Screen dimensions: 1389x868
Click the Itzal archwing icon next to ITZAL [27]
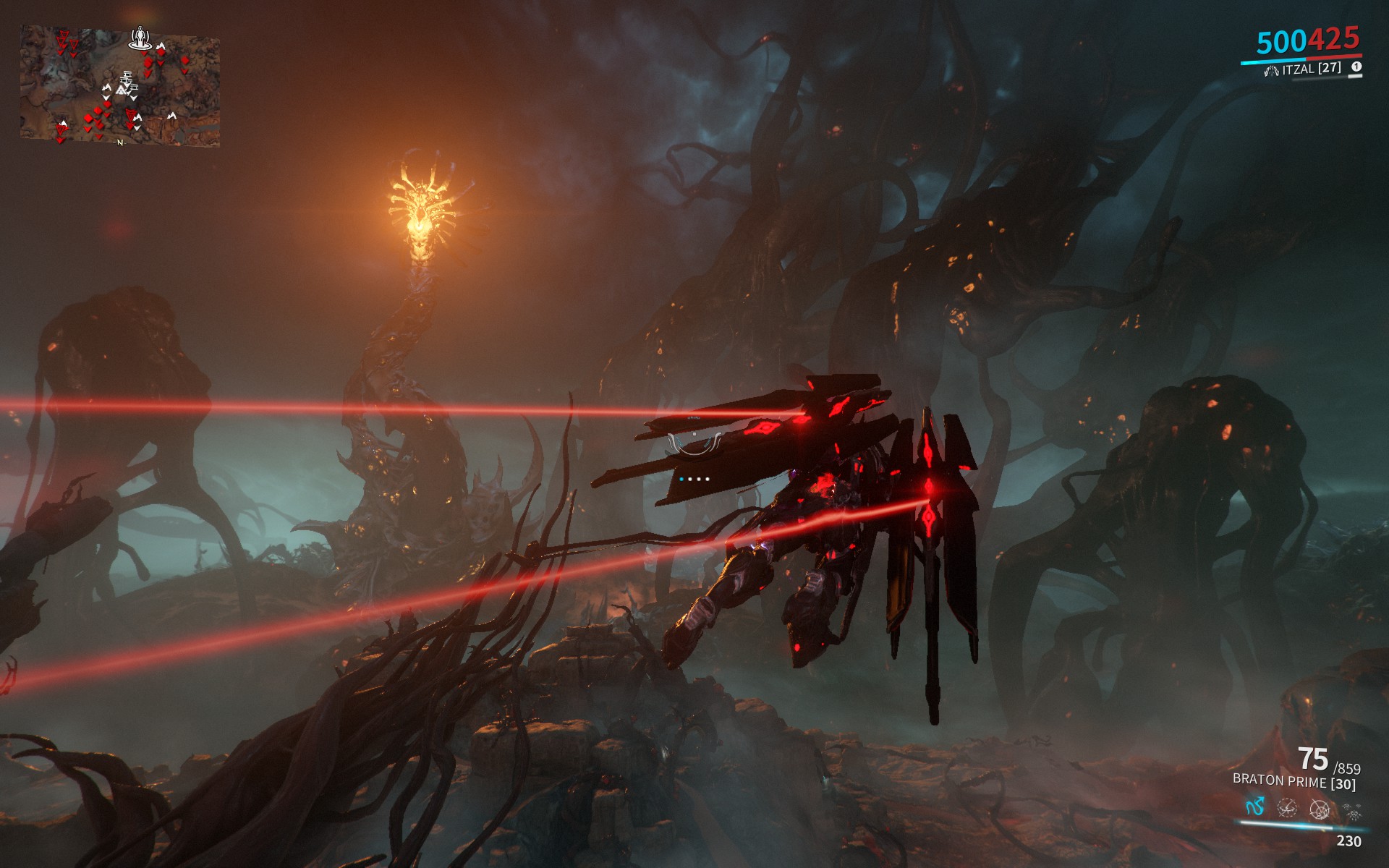point(1272,69)
